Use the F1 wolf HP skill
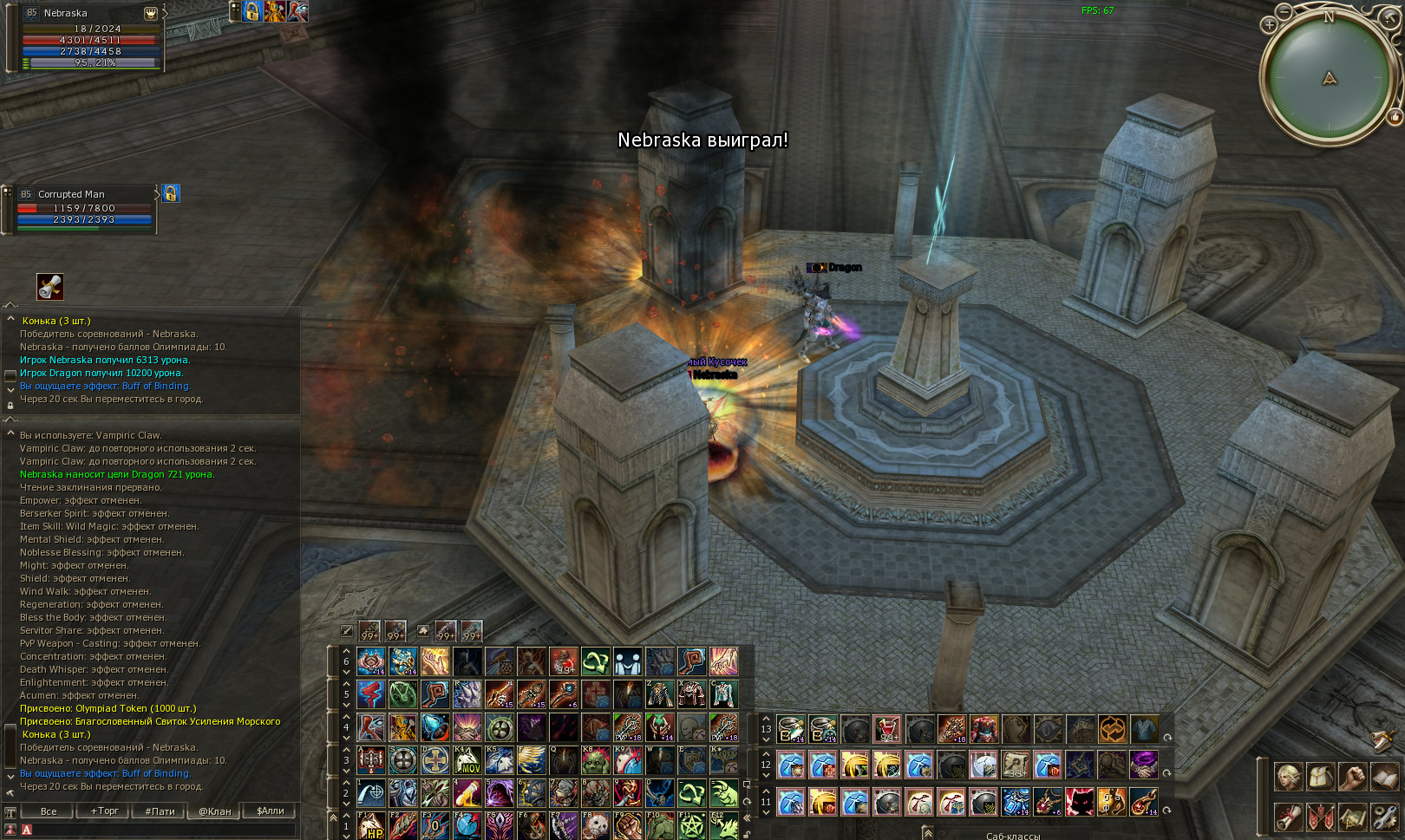Image resolution: width=1405 pixels, height=840 pixels. click(x=371, y=826)
